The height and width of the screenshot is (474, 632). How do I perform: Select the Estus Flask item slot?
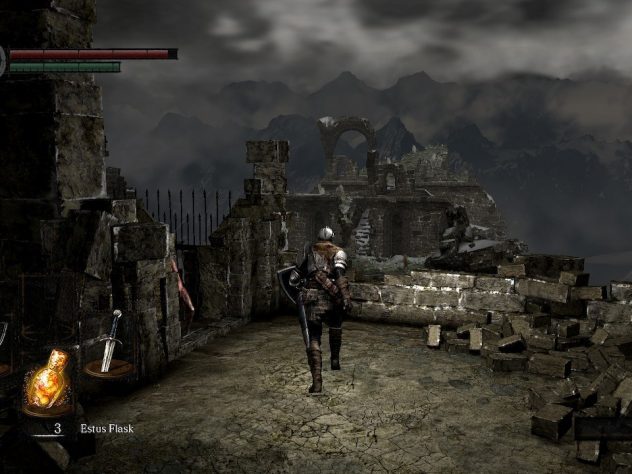pyautogui.click(x=46, y=385)
